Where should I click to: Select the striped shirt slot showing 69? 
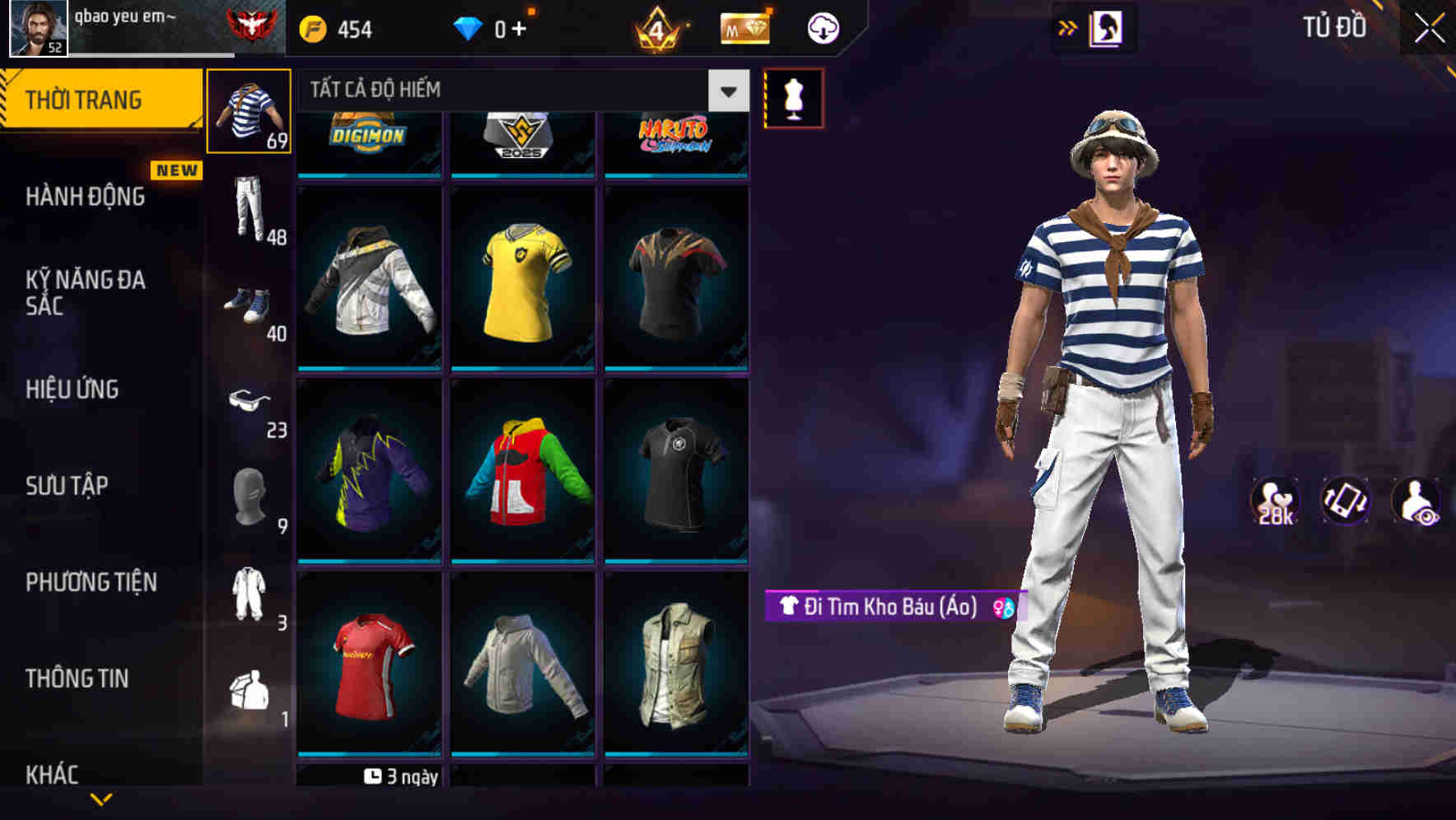tap(248, 112)
